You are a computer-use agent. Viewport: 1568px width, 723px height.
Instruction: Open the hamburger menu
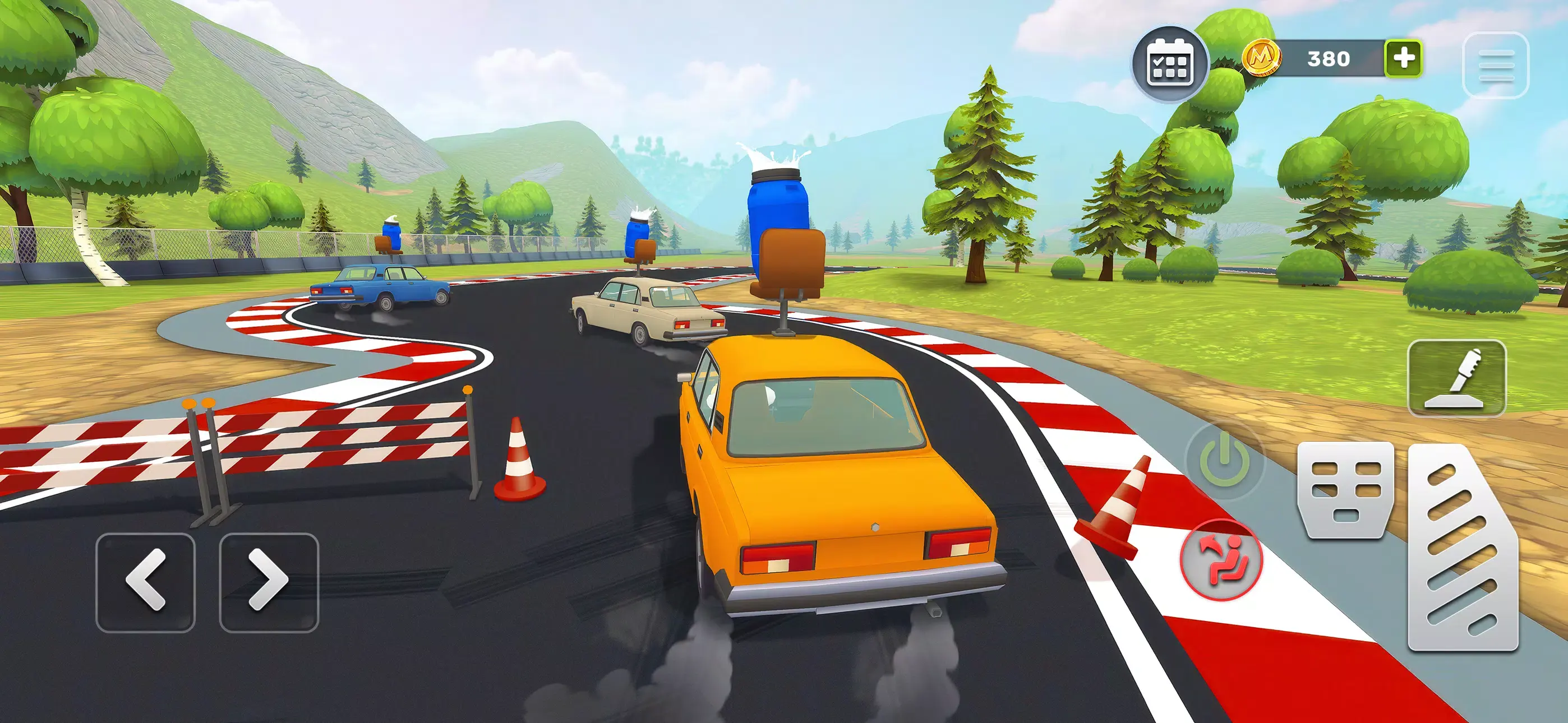click(1496, 65)
